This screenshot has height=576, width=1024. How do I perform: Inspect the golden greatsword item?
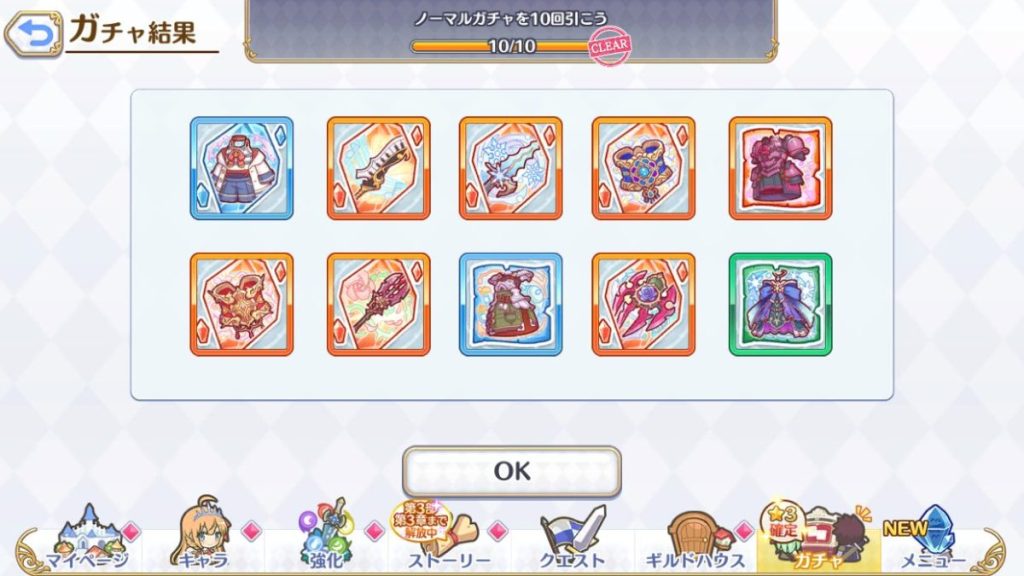pyautogui.click(x=379, y=168)
